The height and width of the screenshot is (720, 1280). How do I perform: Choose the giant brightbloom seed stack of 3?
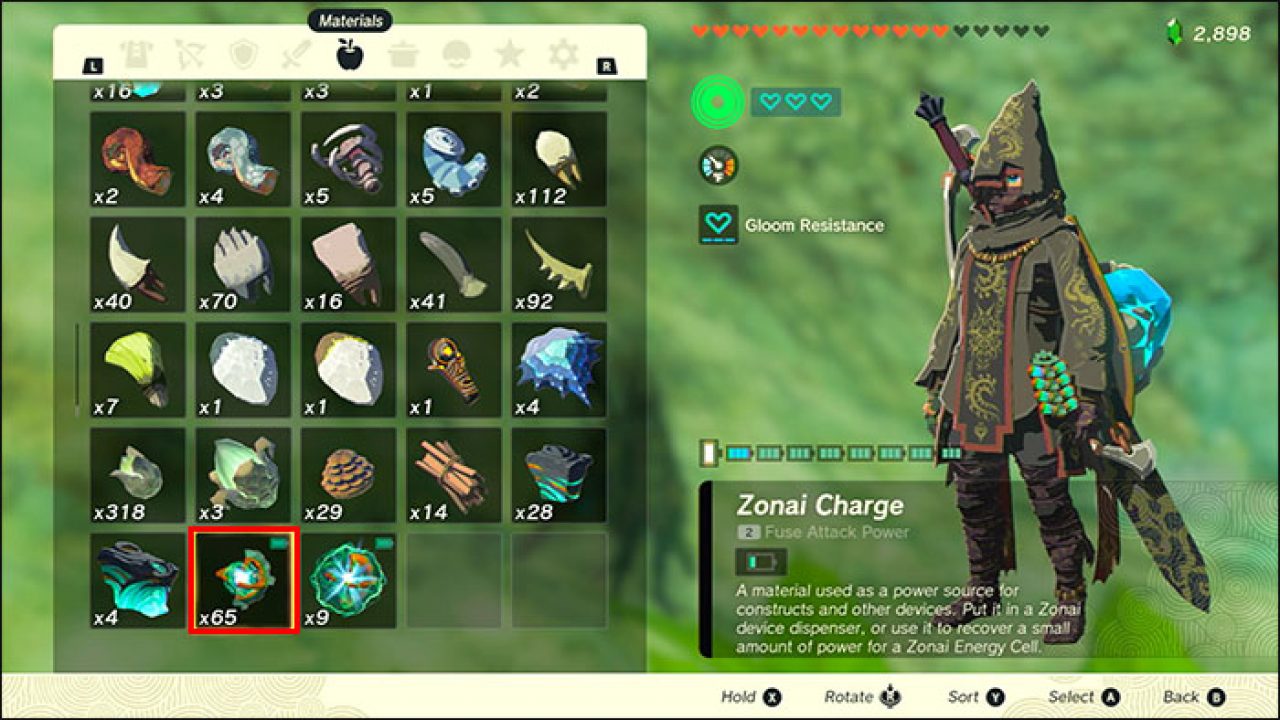pos(243,475)
